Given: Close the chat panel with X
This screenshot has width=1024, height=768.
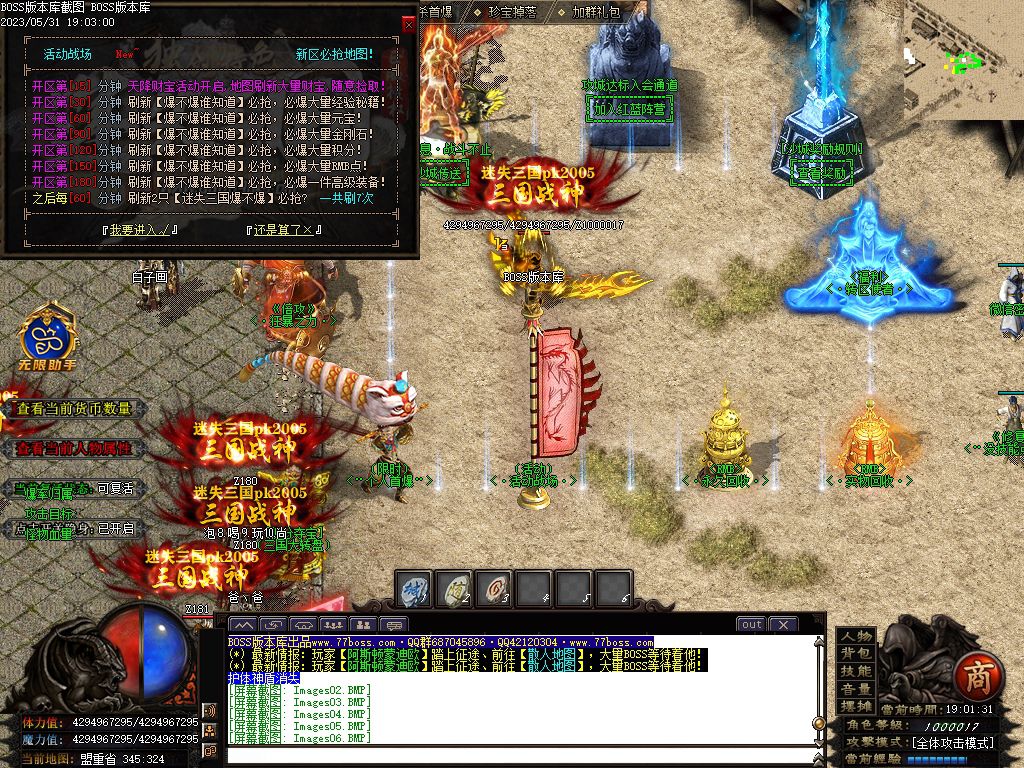Looking at the screenshot, I should [x=783, y=624].
